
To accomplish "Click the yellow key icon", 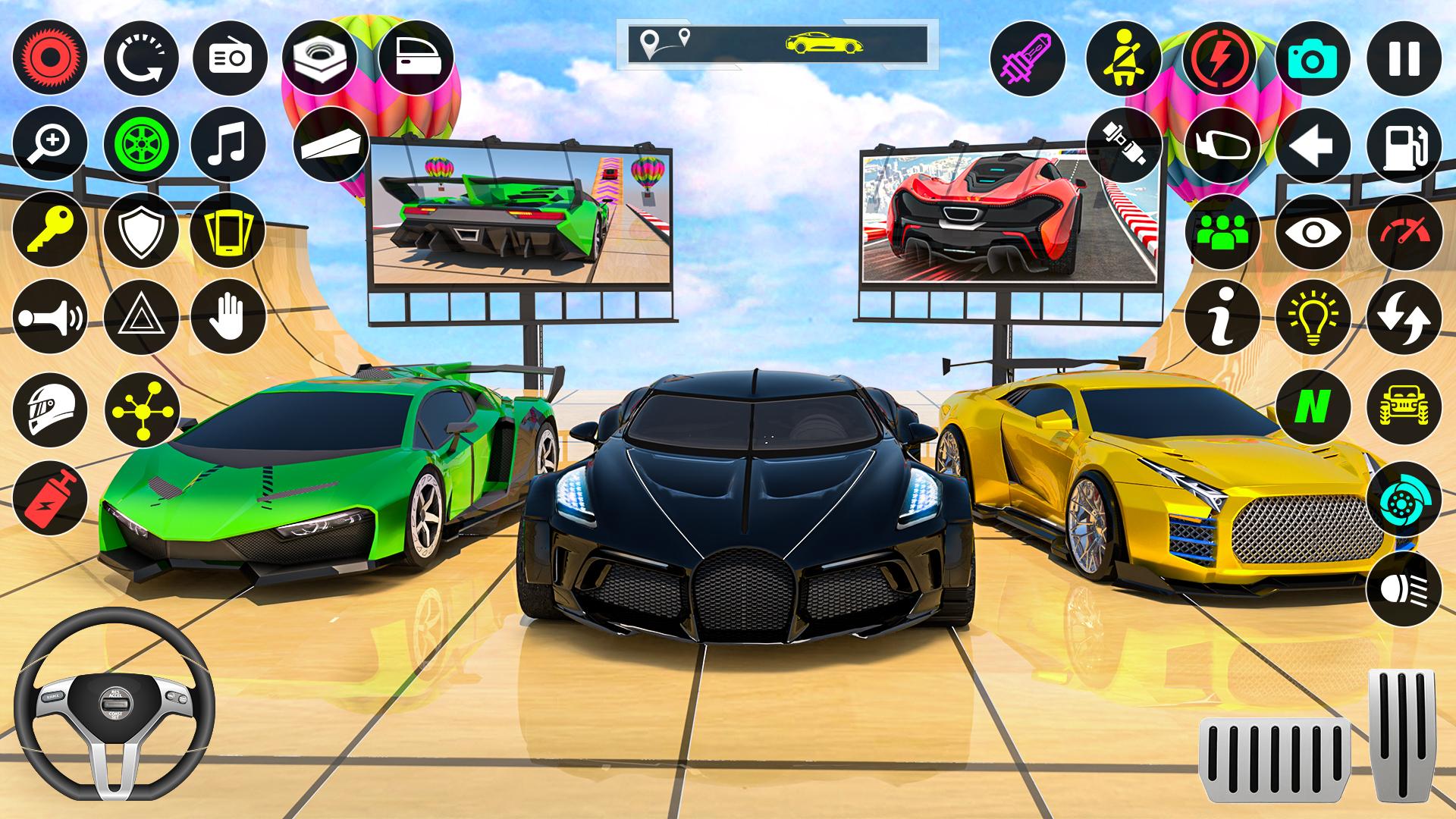I will 50,229.
